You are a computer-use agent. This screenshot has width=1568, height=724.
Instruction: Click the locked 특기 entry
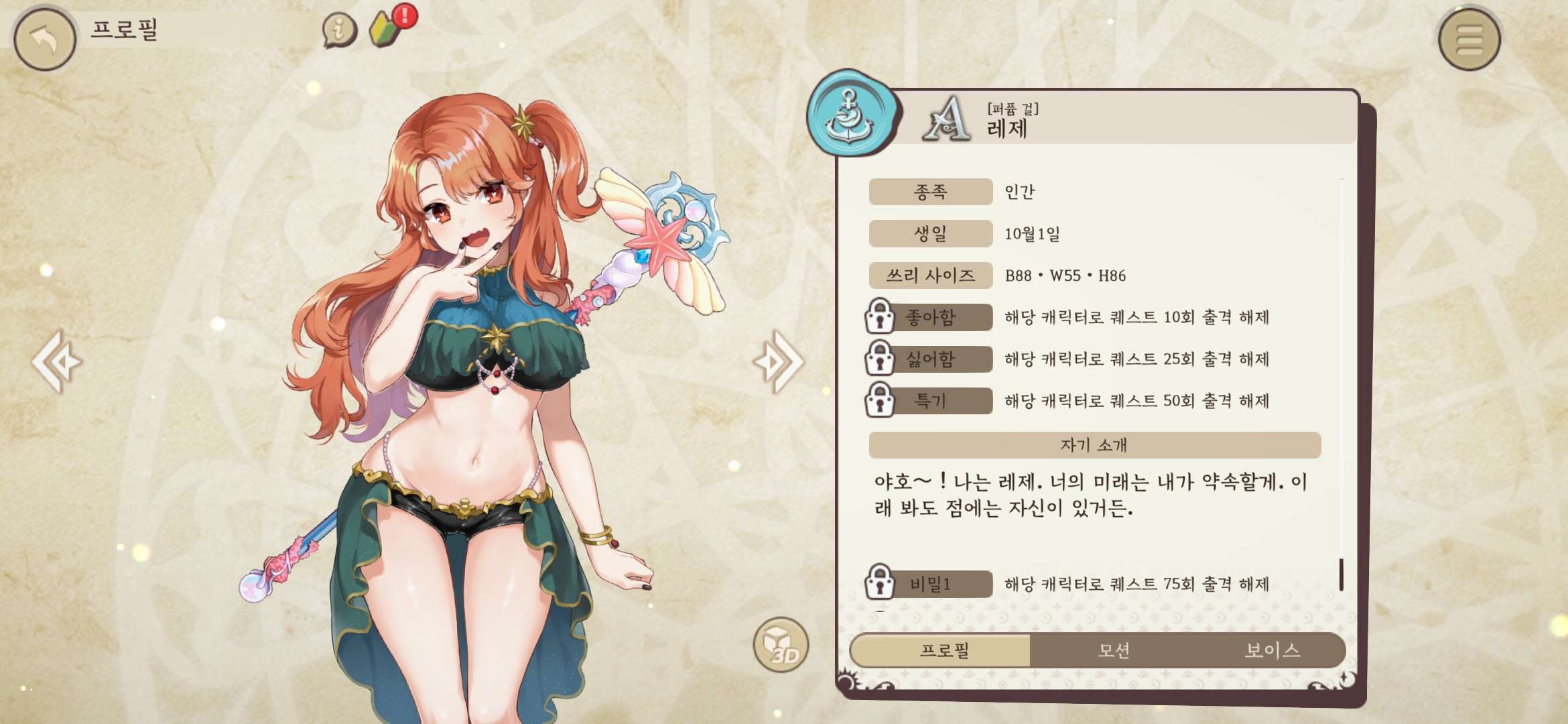[x=930, y=401]
